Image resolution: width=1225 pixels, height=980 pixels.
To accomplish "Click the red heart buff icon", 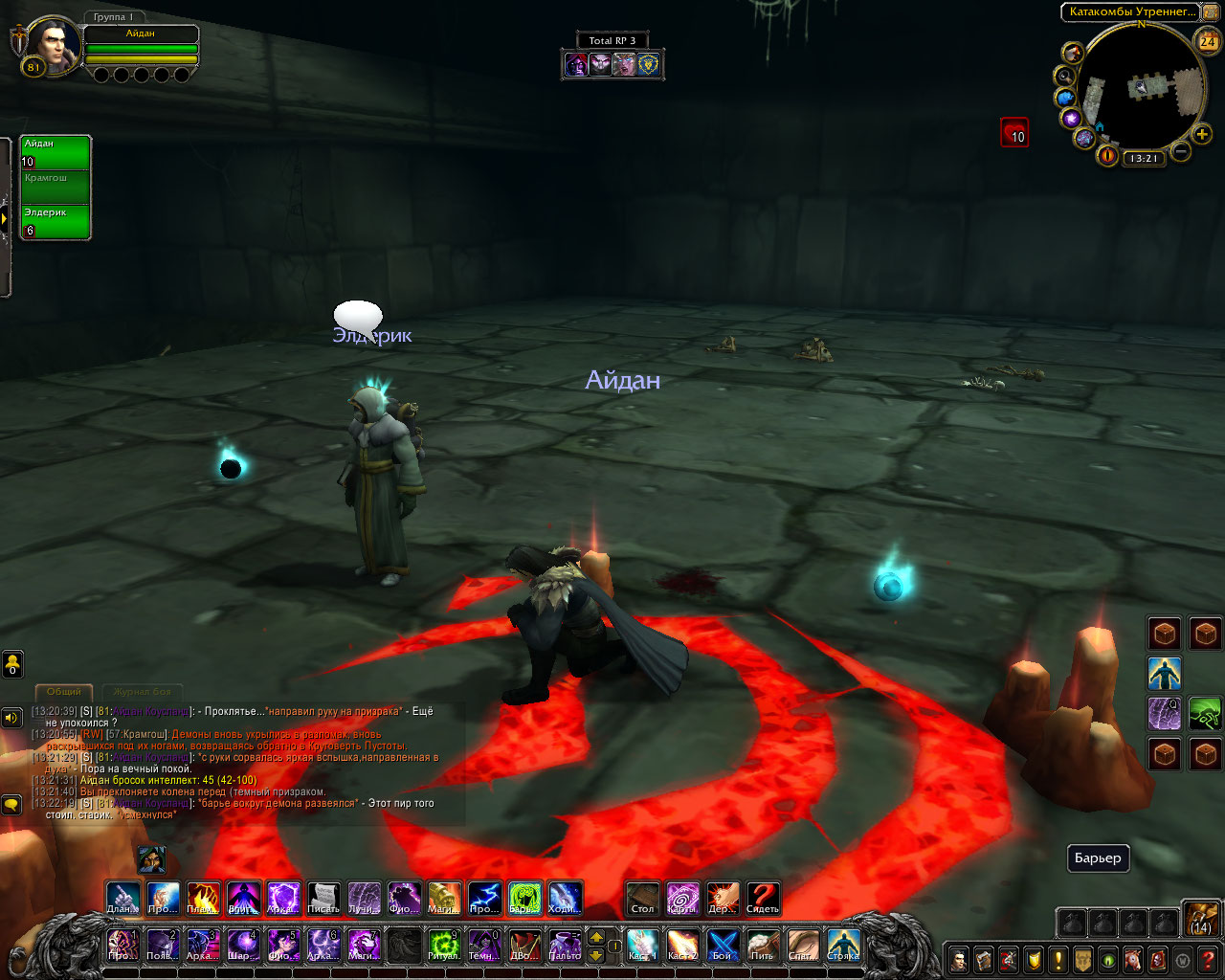I will [1014, 132].
